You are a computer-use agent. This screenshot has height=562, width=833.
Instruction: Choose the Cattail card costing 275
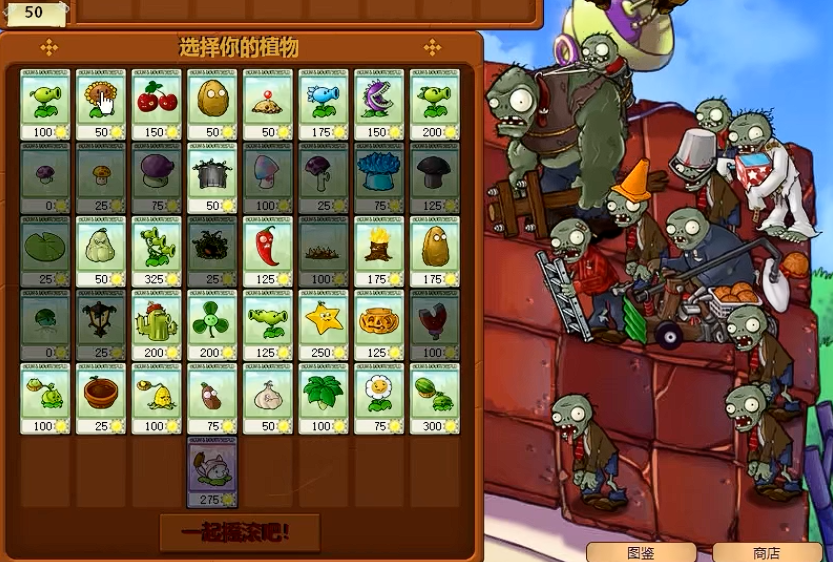click(212, 471)
